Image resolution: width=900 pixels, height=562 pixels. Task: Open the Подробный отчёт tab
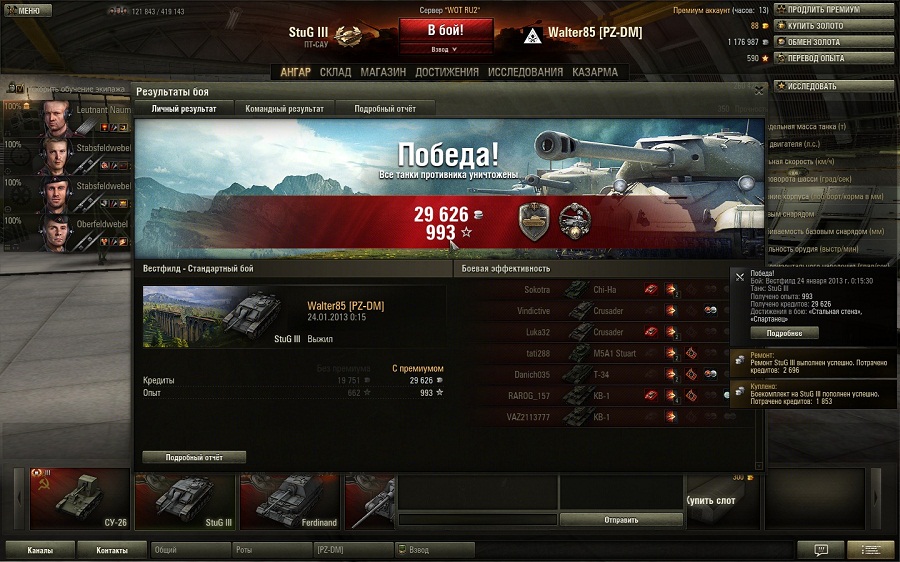click(x=385, y=108)
